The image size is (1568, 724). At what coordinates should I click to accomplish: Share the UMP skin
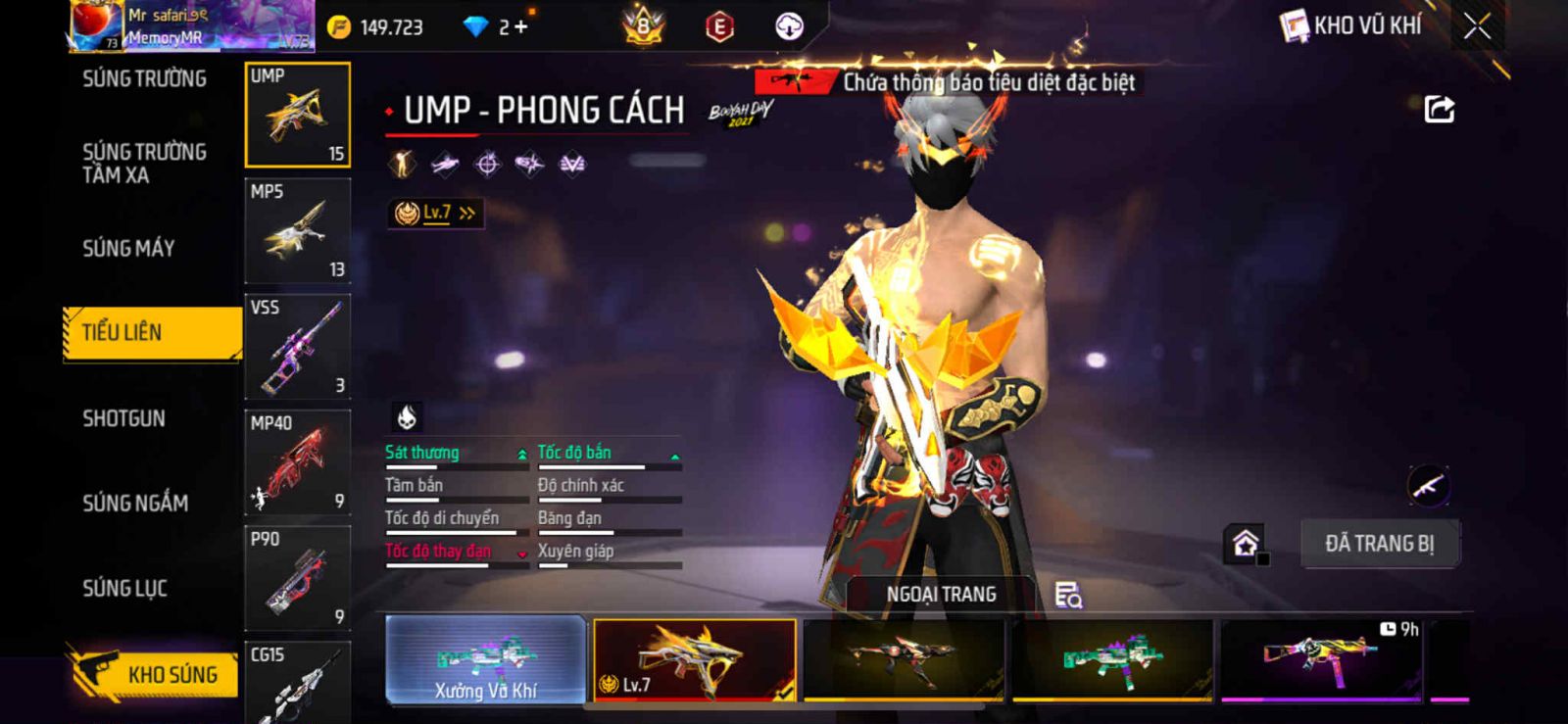click(1439, 109)
